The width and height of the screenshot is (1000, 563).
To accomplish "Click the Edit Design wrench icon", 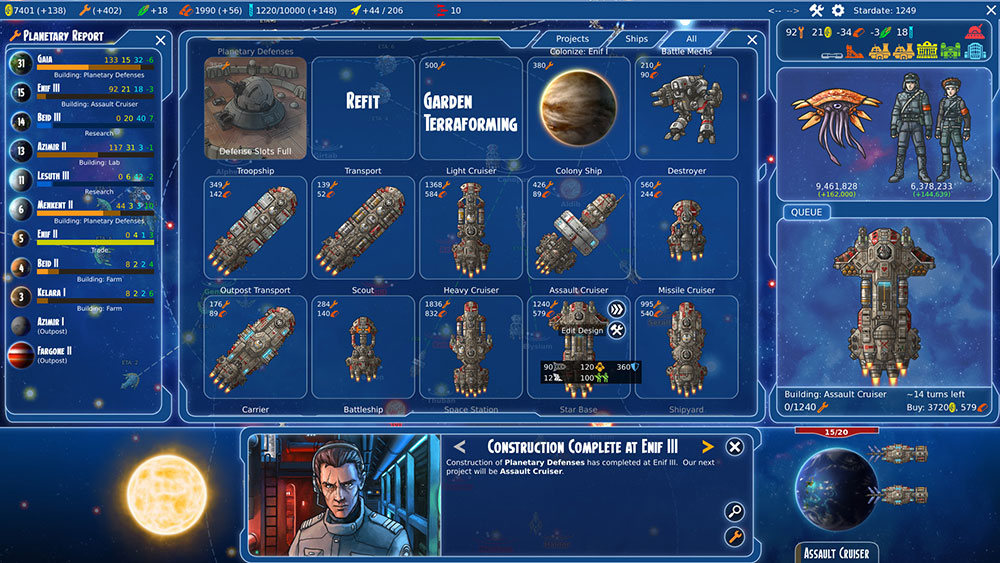I will [x=617, y=330].
